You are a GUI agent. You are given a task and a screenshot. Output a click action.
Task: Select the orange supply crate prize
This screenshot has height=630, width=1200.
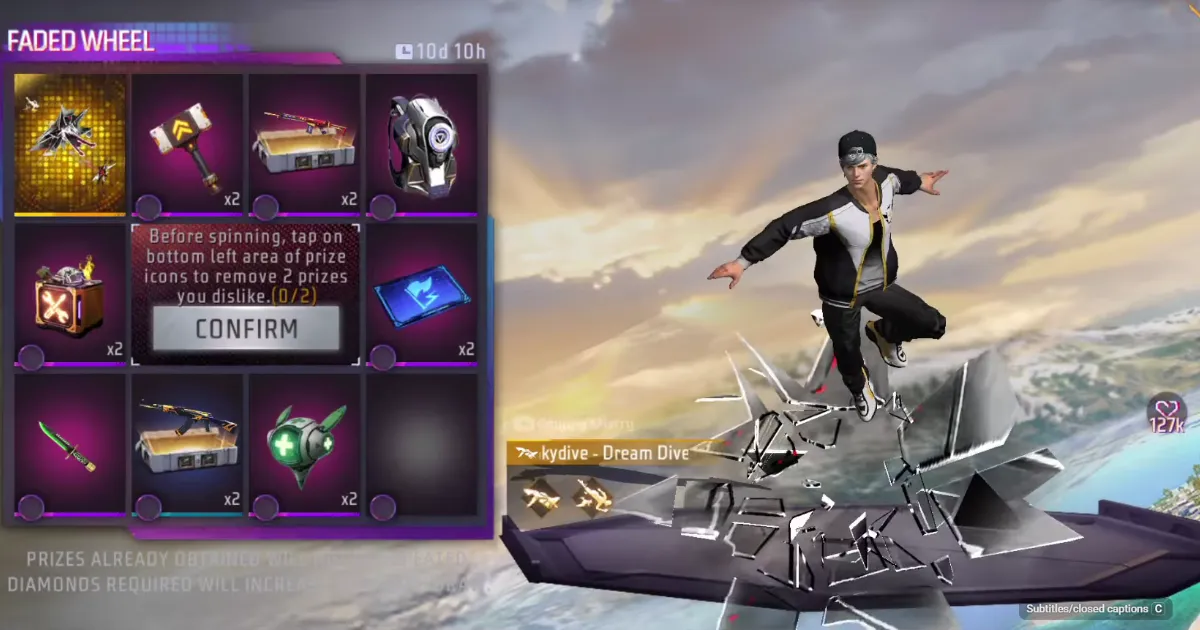point(70,293)
